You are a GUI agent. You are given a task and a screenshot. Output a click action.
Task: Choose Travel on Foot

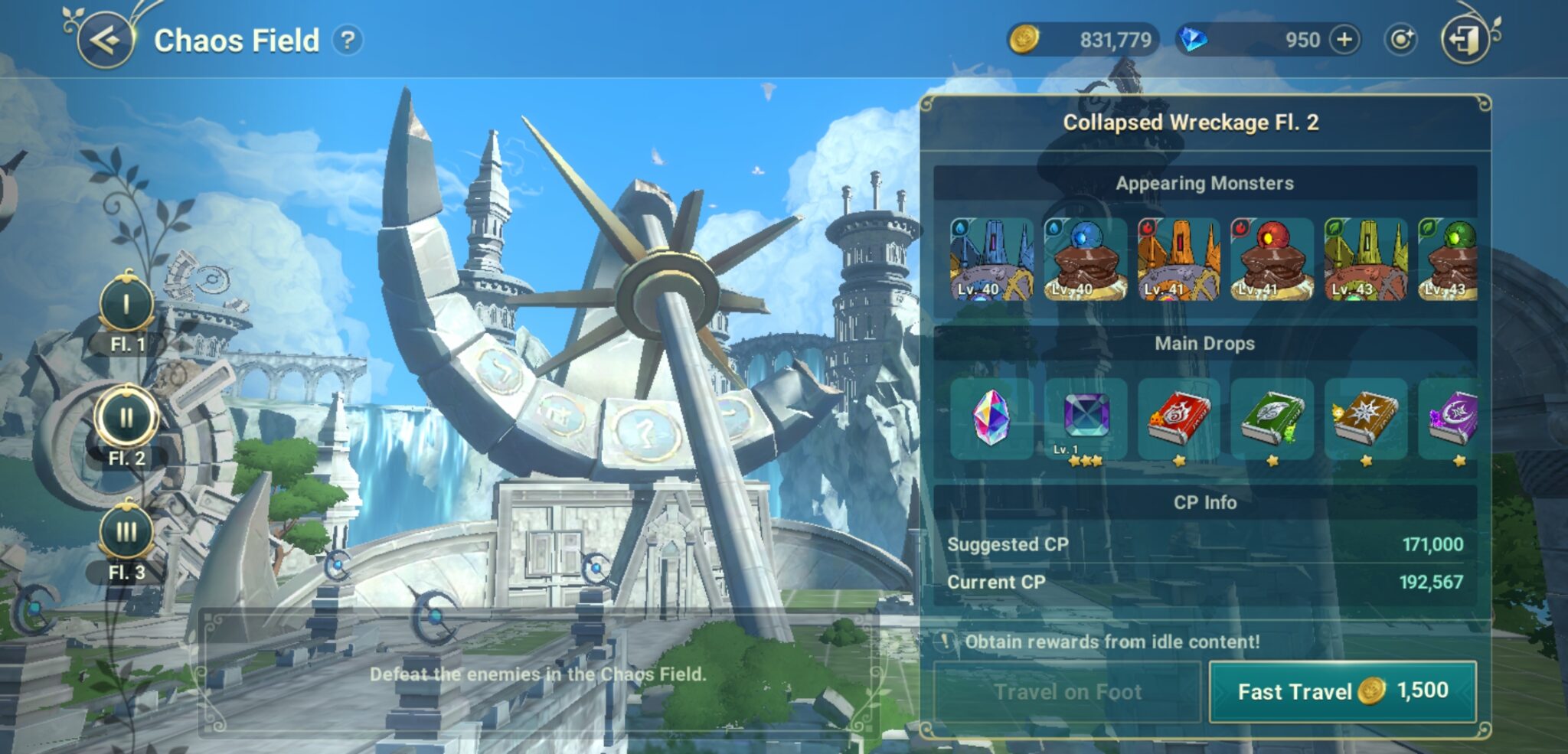coord(1067,691)
